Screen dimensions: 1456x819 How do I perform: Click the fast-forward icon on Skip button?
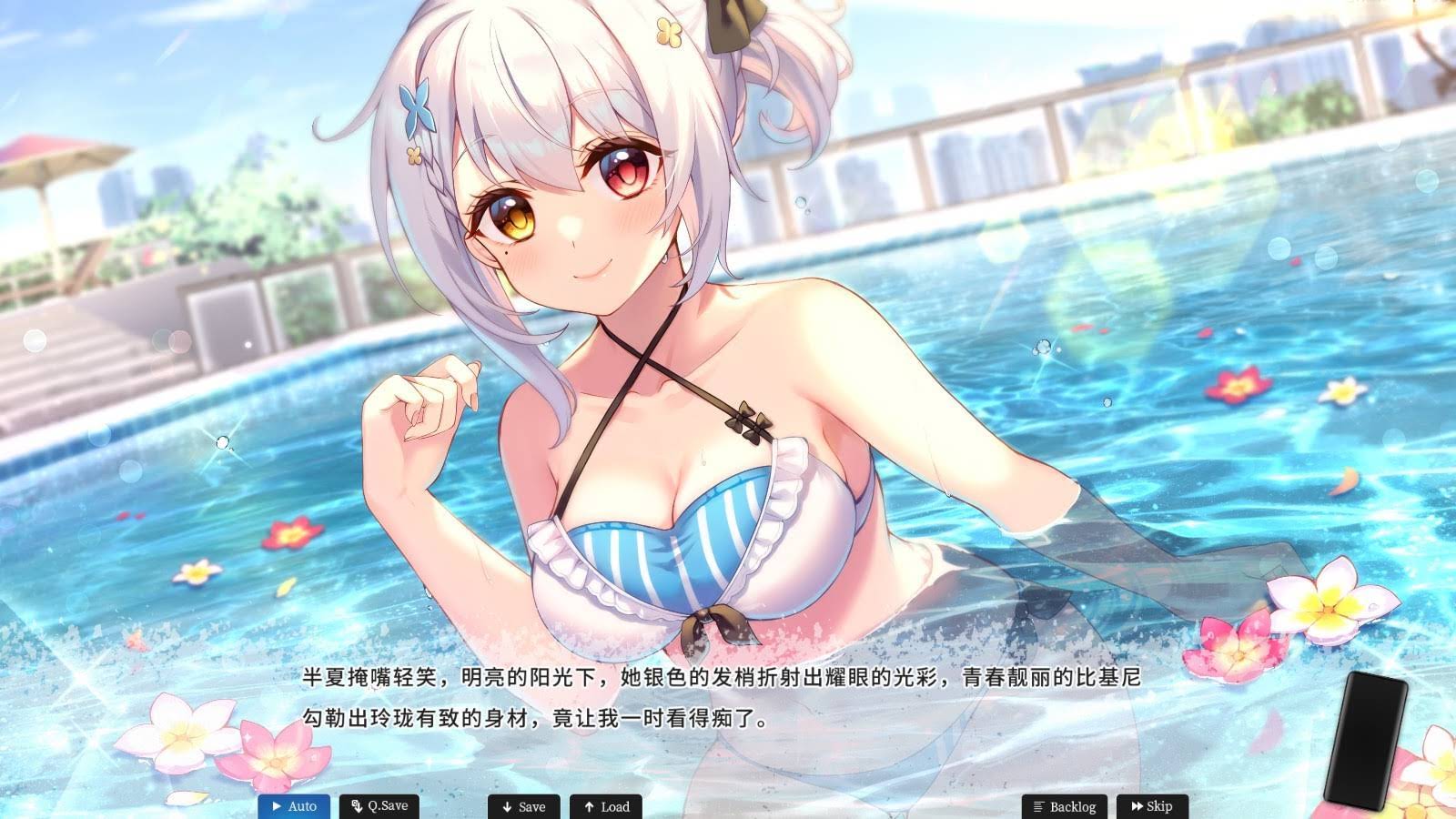[1137, 806]
